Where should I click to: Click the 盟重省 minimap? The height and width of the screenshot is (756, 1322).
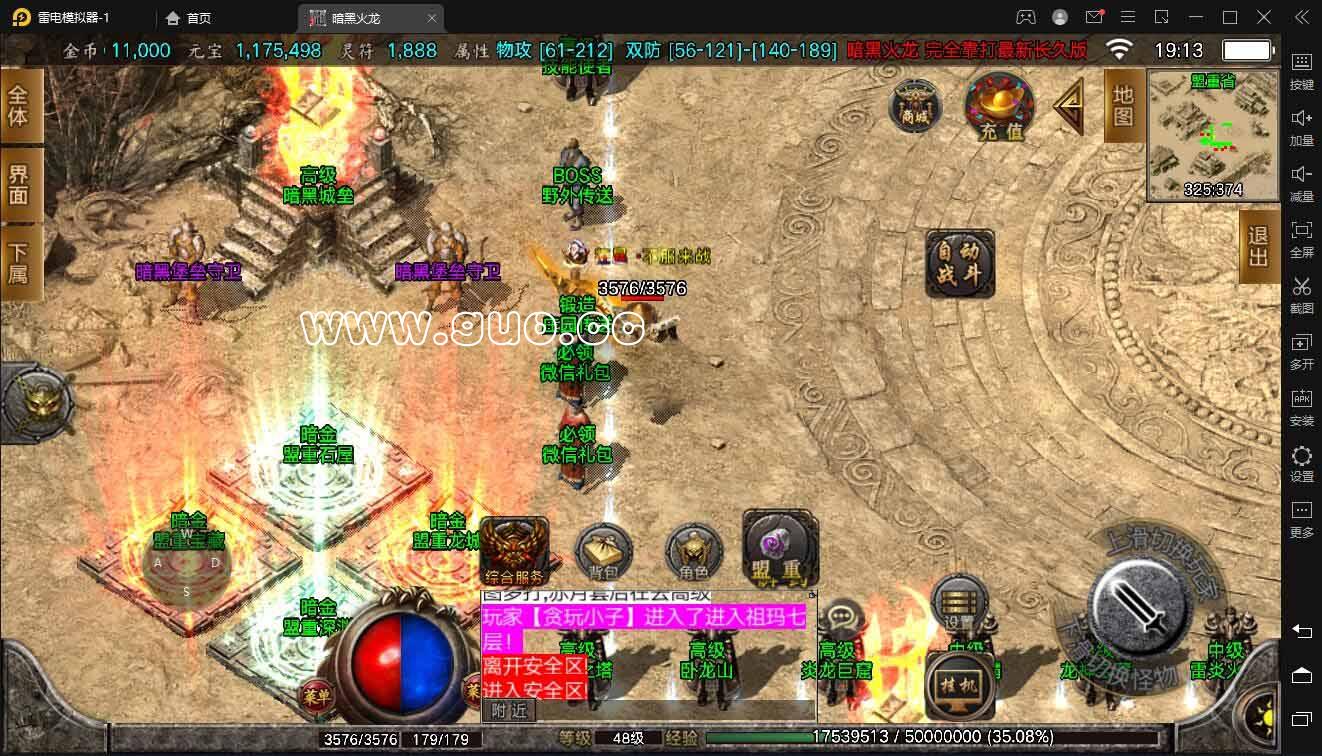pyautogui.click(x=1213, y=135)
